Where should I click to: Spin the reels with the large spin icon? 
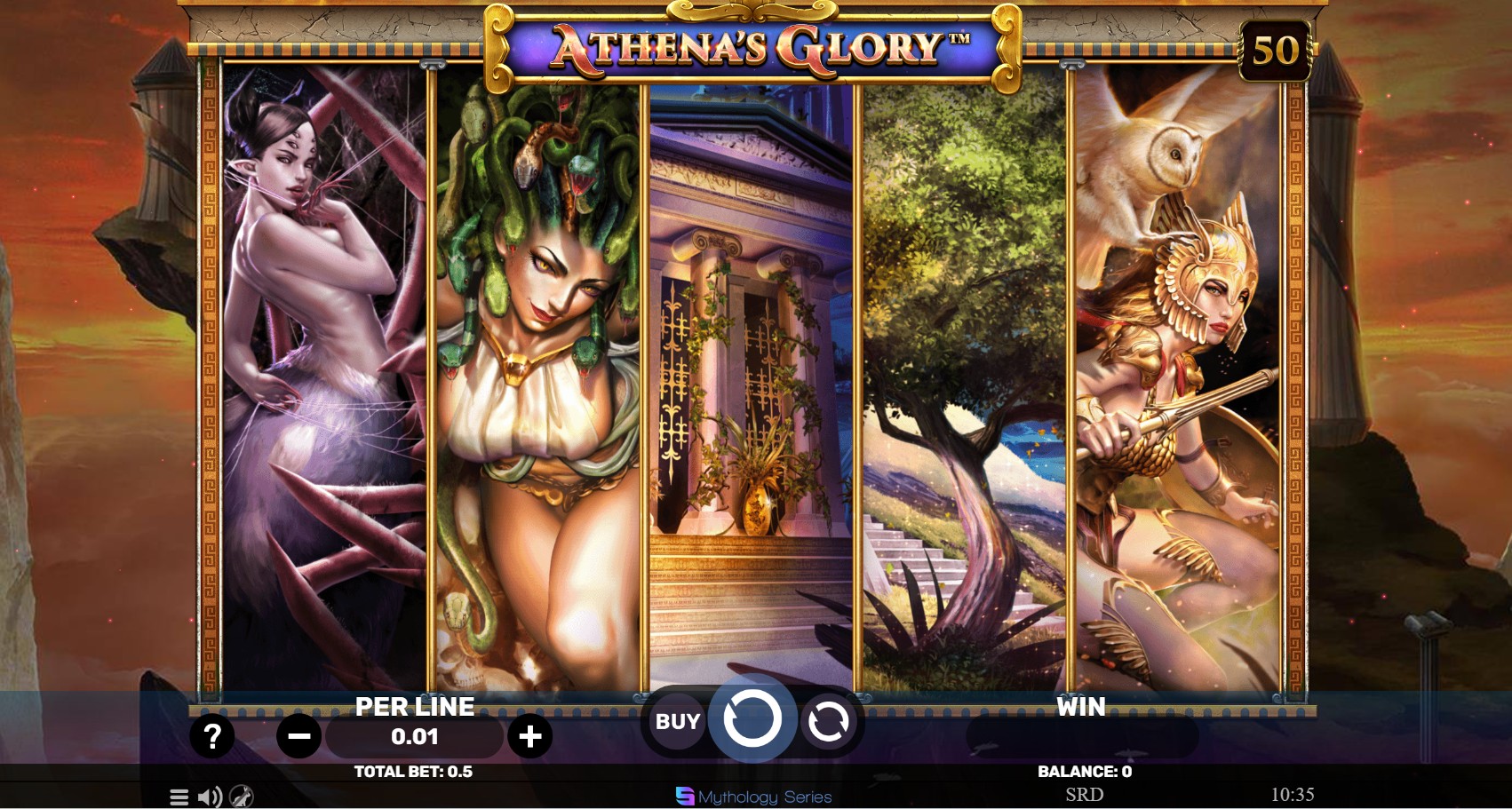pyautogui.click(x=752, y=720)
